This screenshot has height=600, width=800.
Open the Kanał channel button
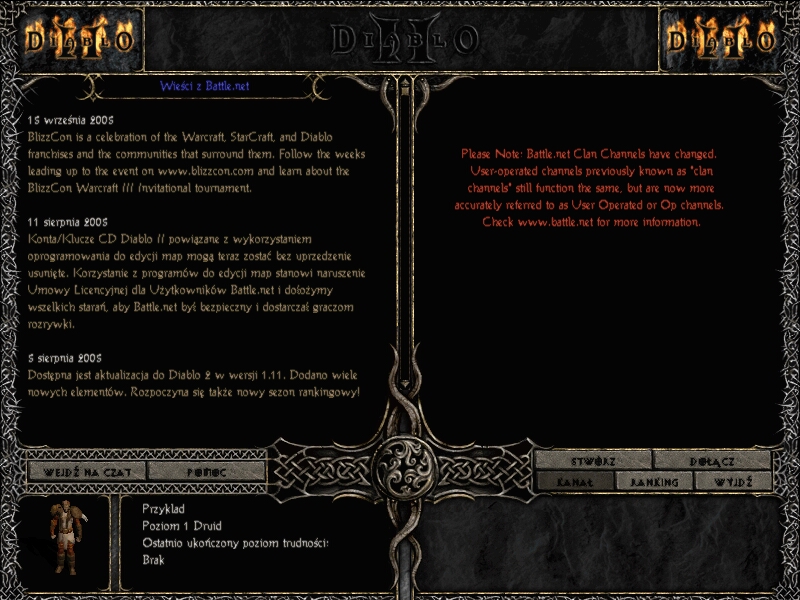(x=574, y=482)
